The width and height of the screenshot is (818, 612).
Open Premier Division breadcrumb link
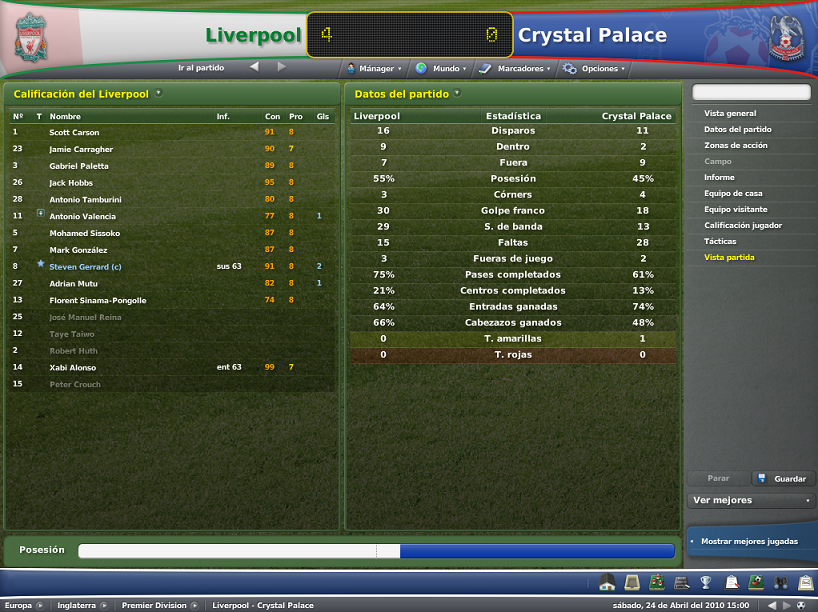click(154, 605)
